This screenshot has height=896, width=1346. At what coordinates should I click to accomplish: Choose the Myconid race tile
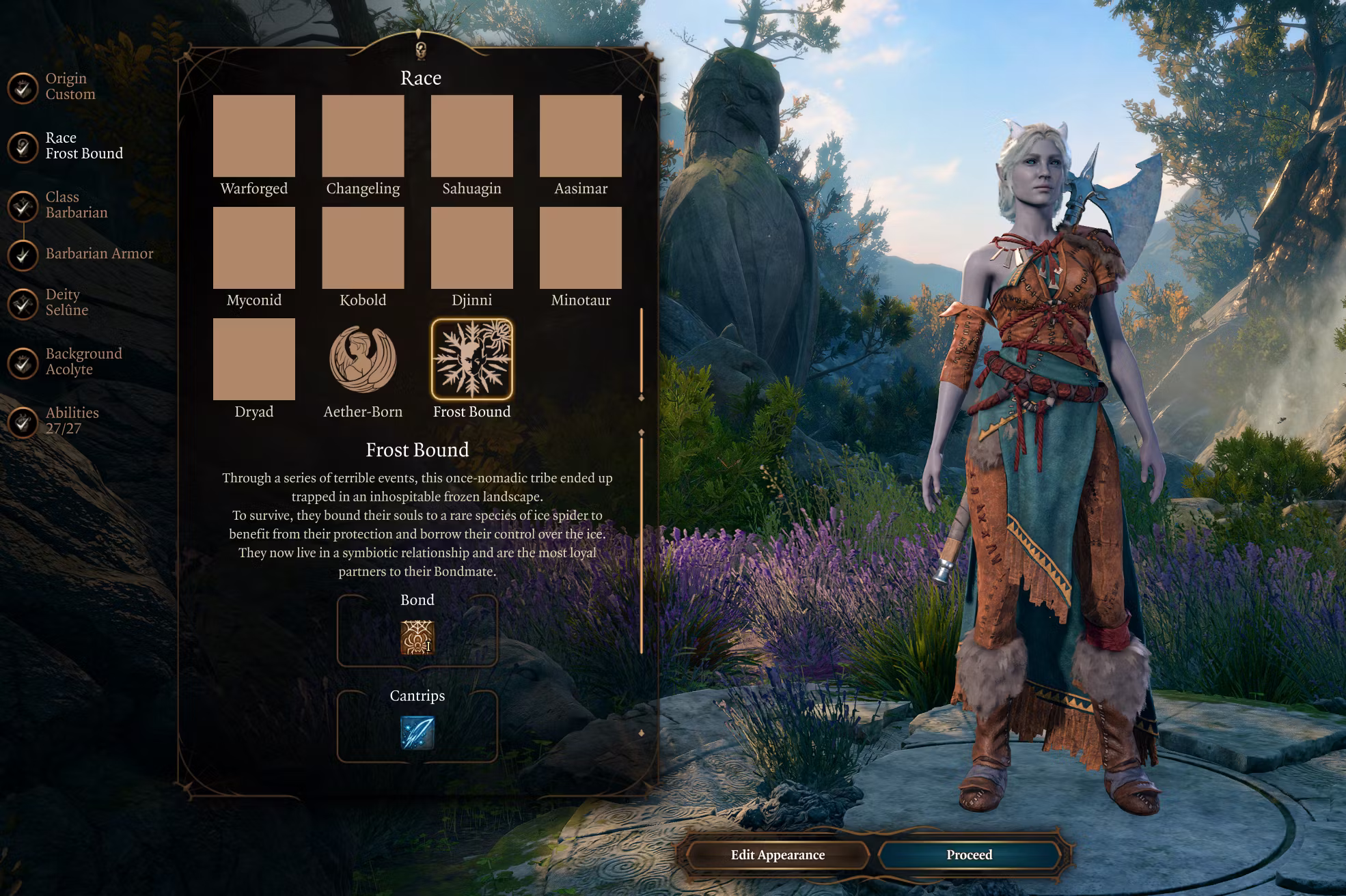click(x=253, y=248)
